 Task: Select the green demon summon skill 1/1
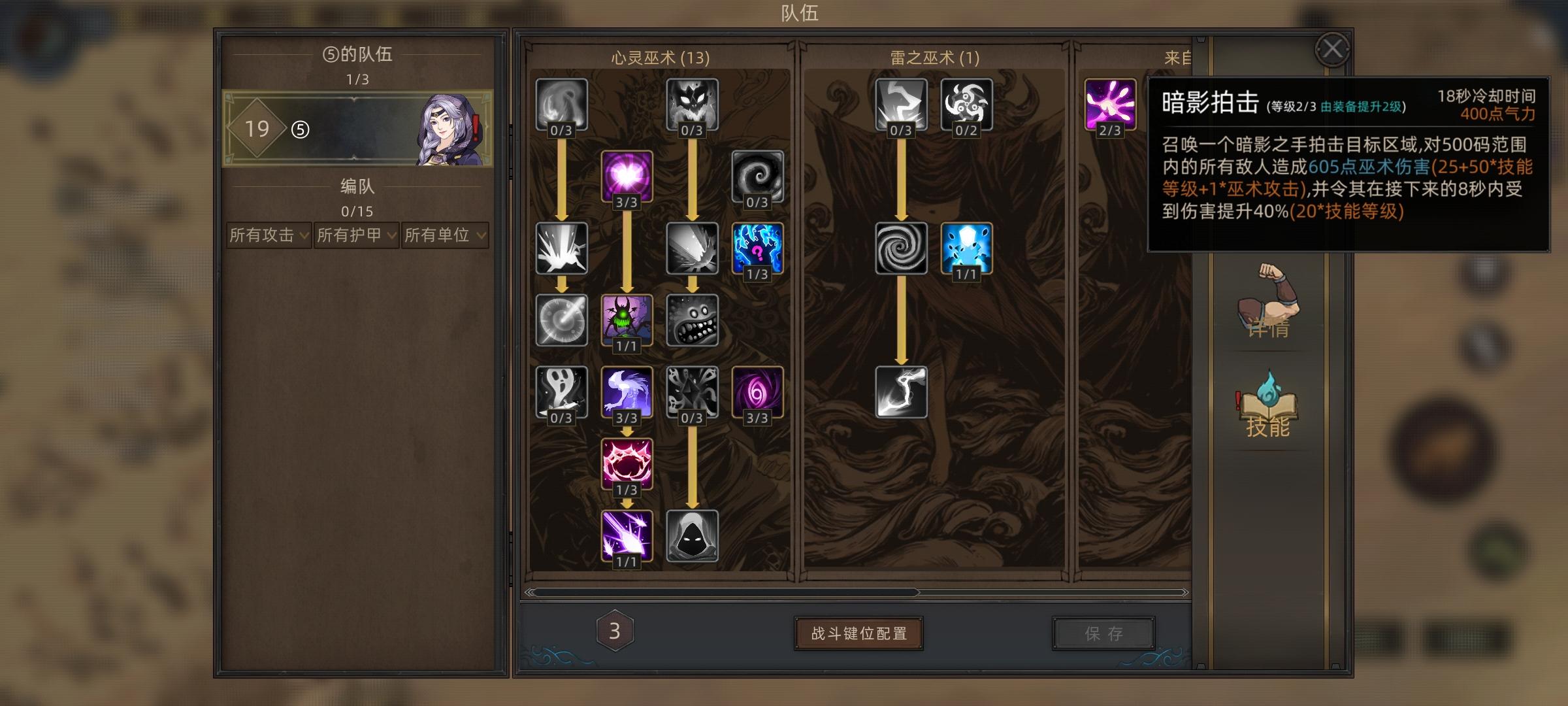pyautogui.click(x=625, y=322)
